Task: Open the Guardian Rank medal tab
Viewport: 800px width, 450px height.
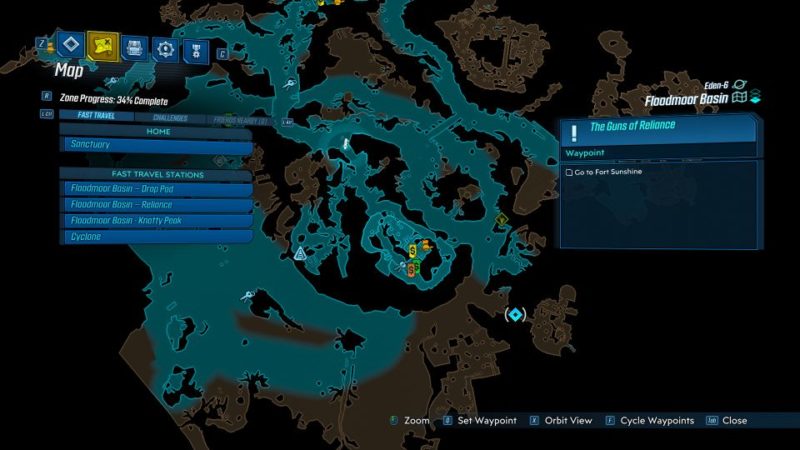Action: click(x=195, y=49)
